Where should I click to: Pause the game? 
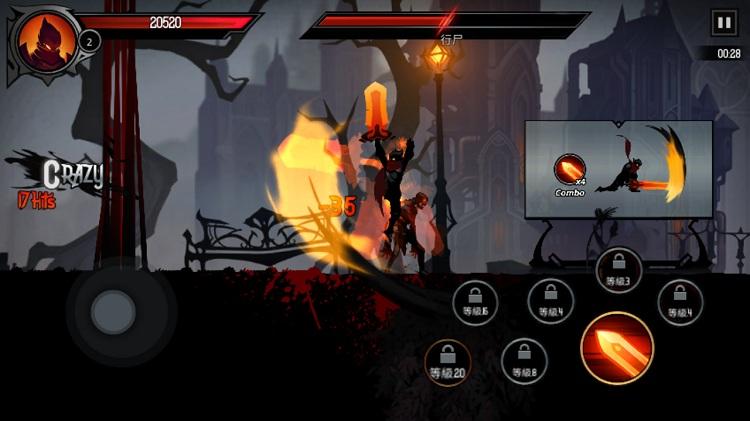tap(723, 23)
